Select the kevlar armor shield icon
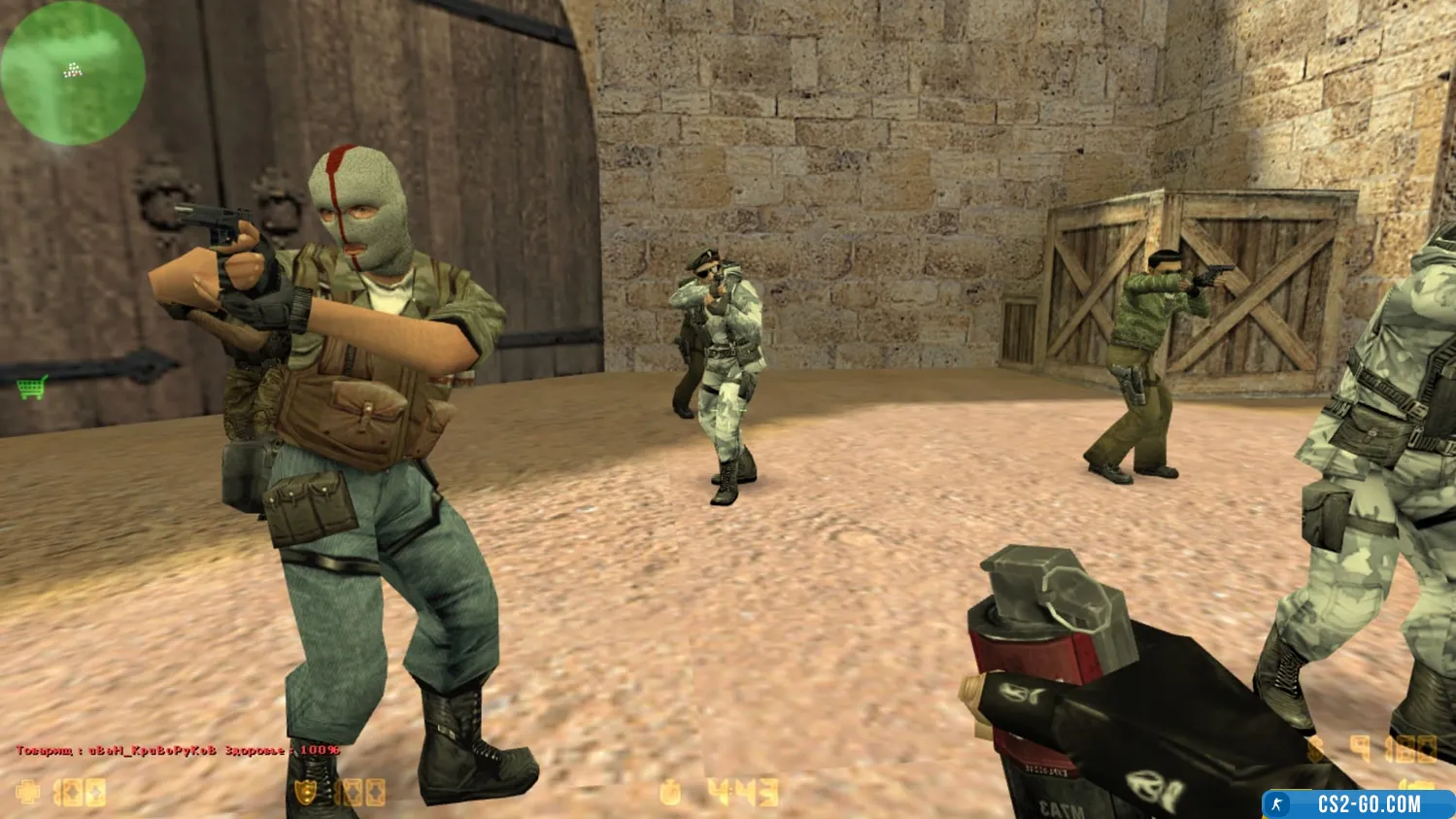The height and width of the screenshot is (819, 1456). tap(307, 793)
